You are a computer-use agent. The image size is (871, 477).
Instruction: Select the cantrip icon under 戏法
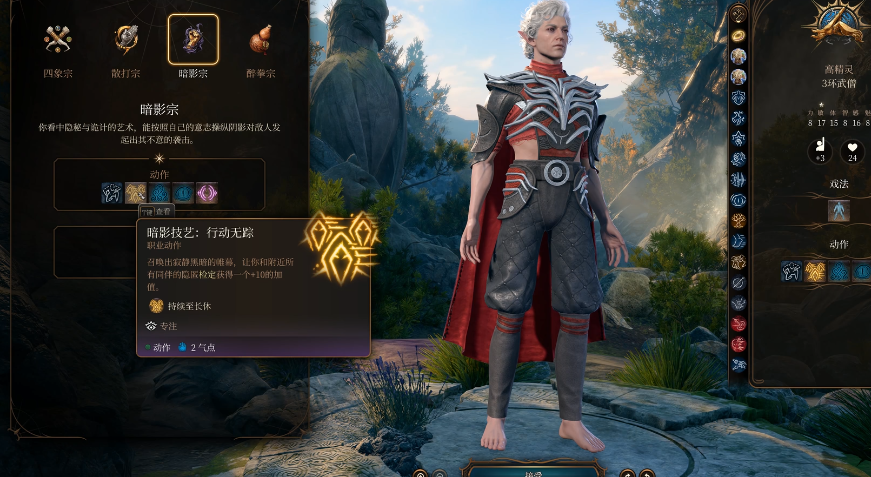(x=838, y=210)
